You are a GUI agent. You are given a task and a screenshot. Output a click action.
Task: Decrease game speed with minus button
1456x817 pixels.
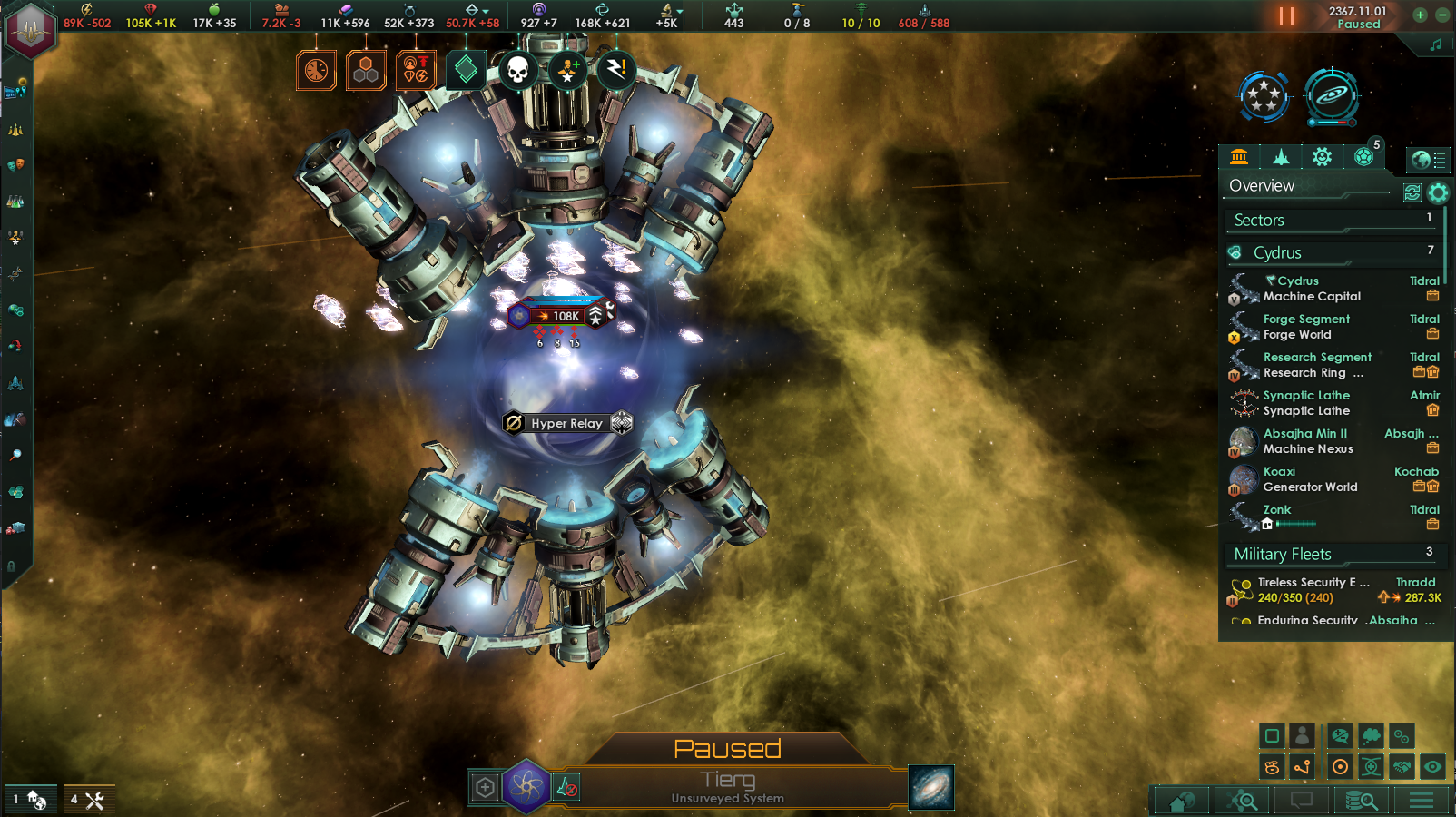(x=1441, y=15)
